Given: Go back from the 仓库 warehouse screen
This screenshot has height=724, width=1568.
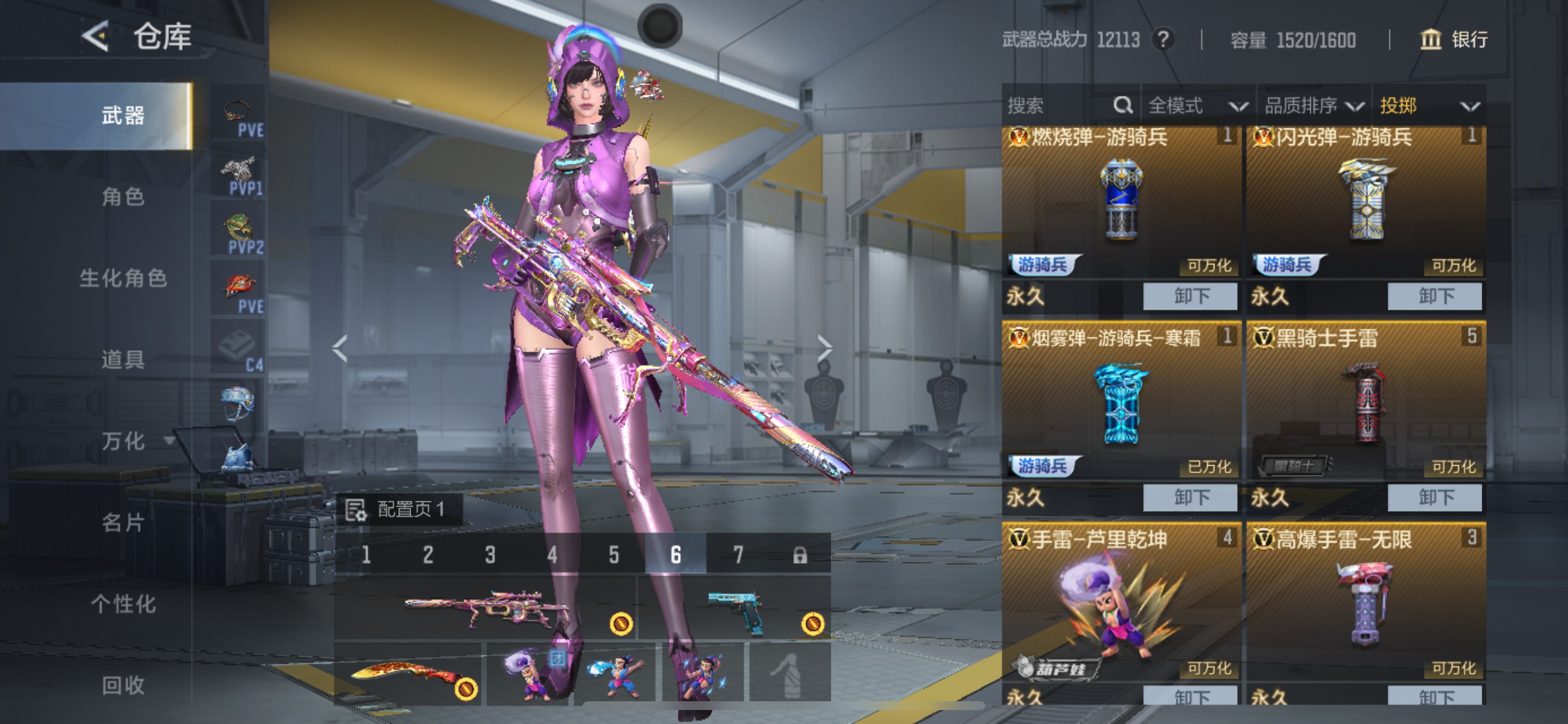Looking at the screenshot, I should (96, 37).
